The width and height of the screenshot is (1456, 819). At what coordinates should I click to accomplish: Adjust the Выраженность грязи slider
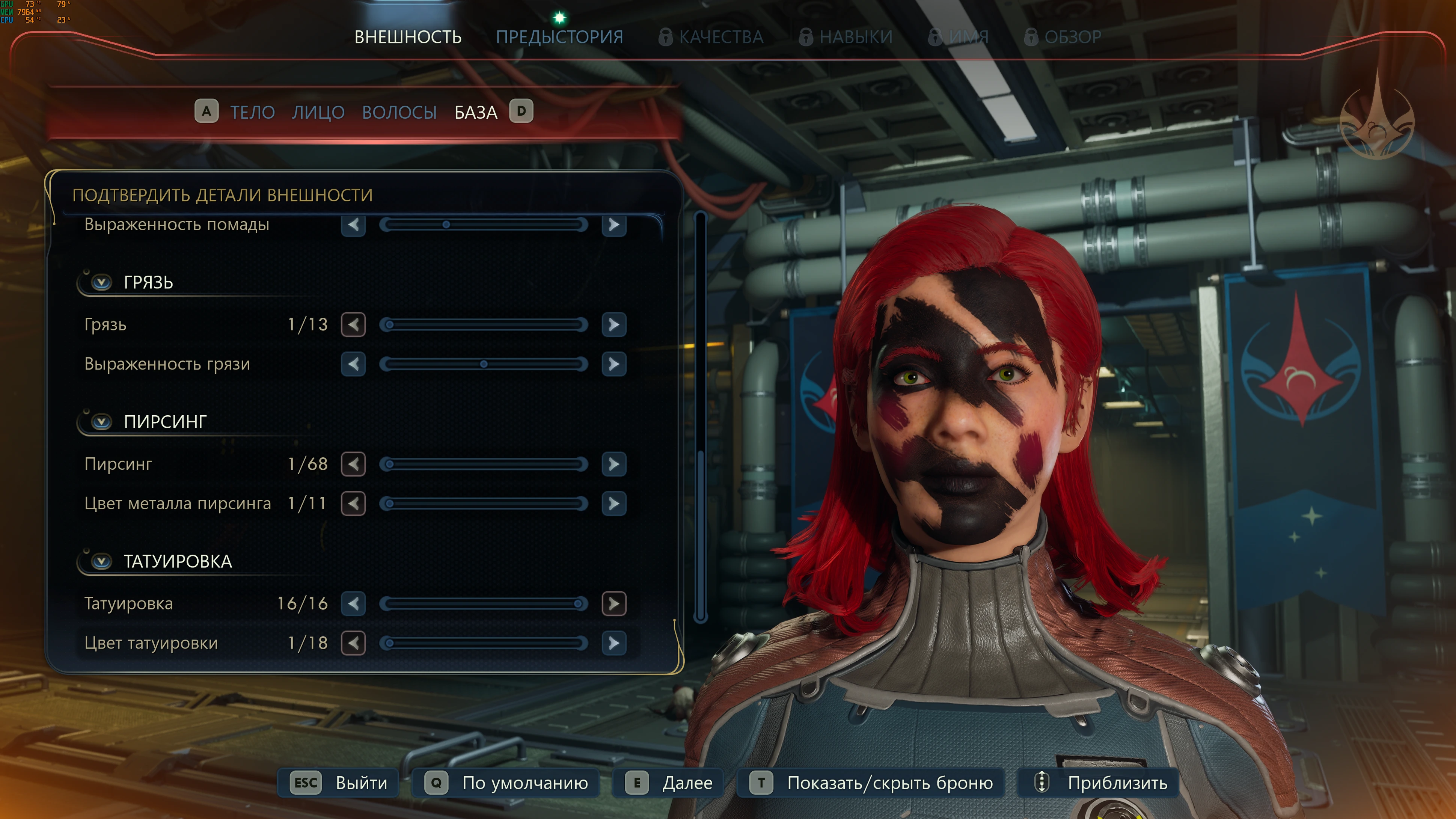pos(484,364)
